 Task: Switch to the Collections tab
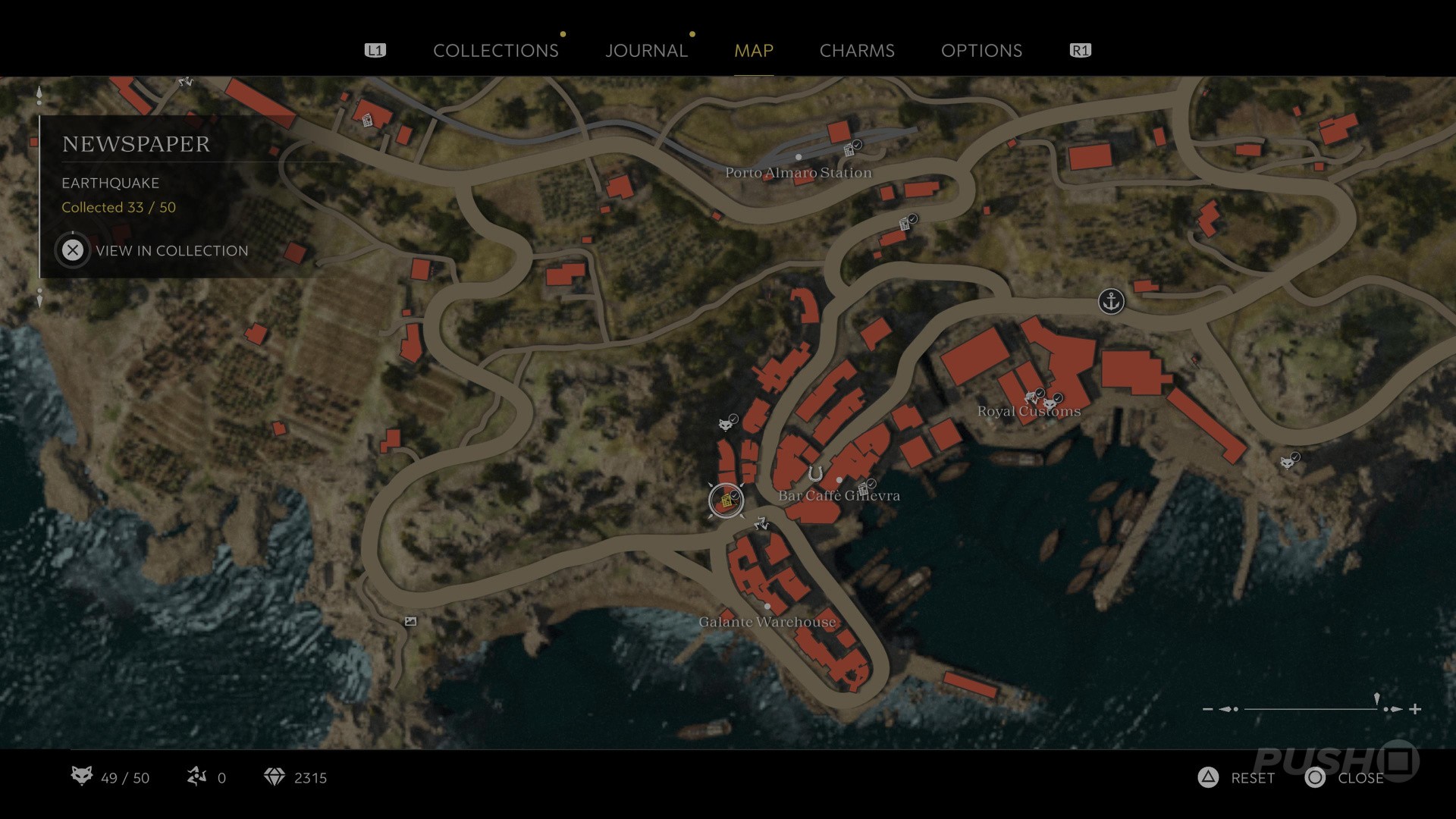495,51
